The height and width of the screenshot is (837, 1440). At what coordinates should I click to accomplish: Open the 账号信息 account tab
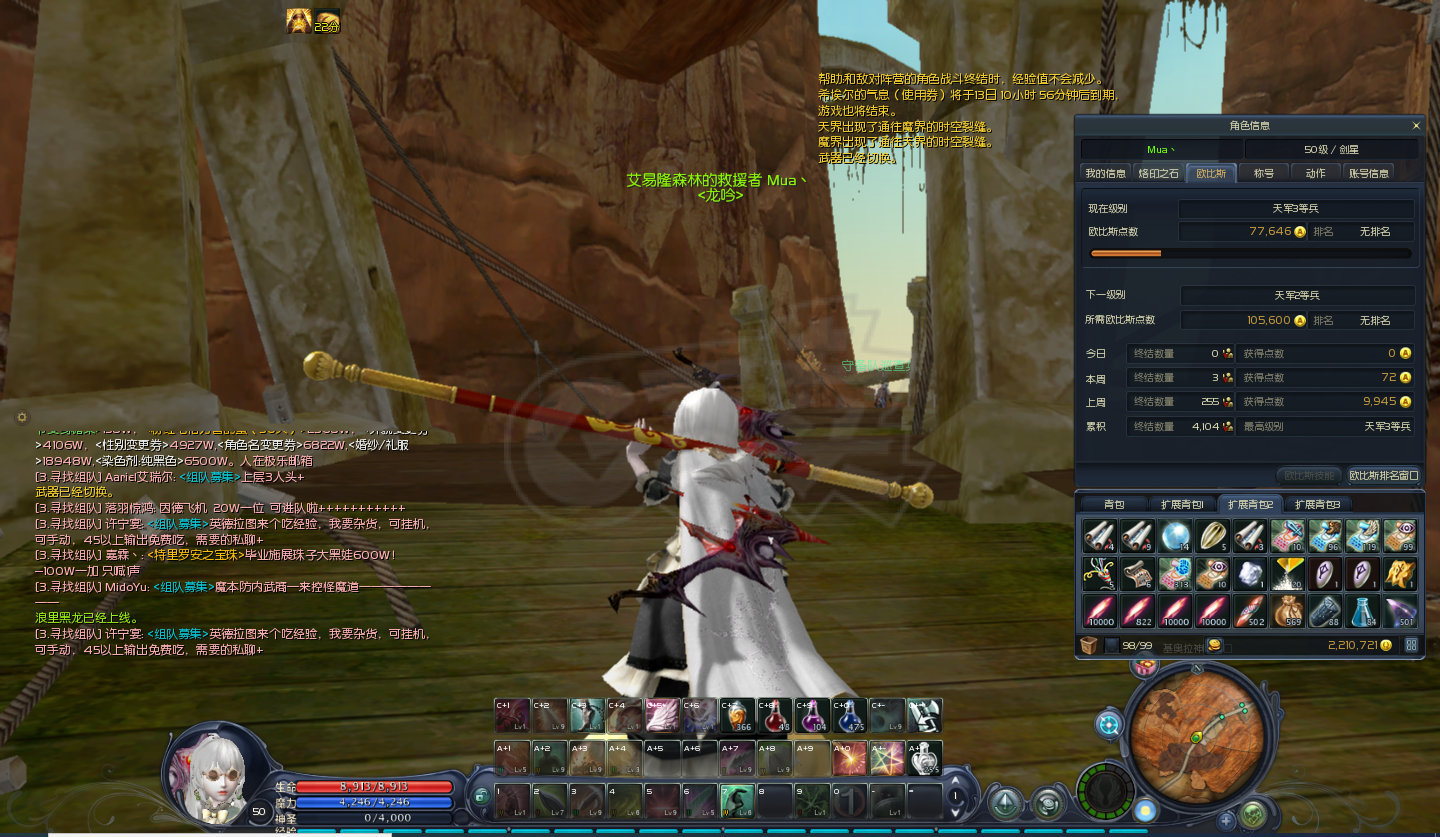[1369, 173]
